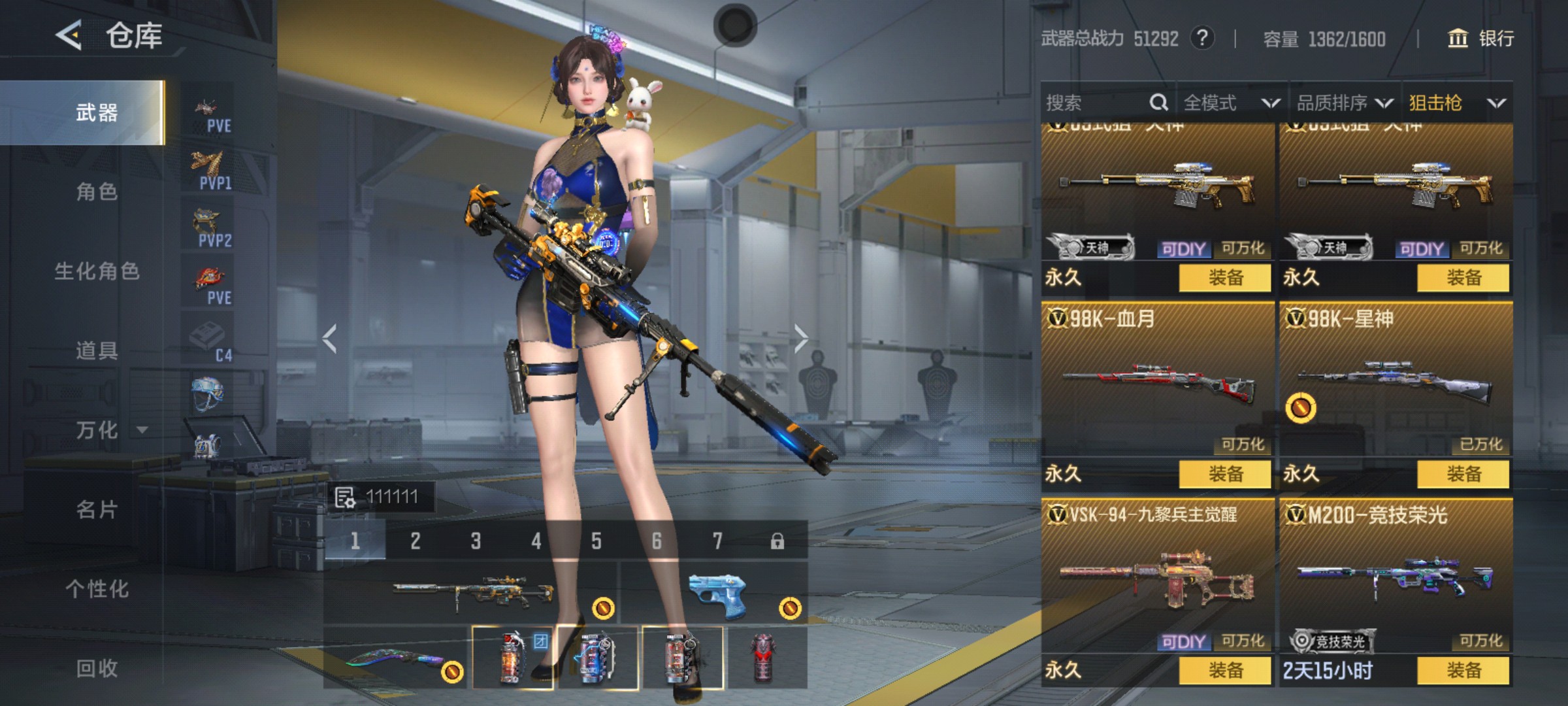Open the 名片 name card category

coord(96,509)
